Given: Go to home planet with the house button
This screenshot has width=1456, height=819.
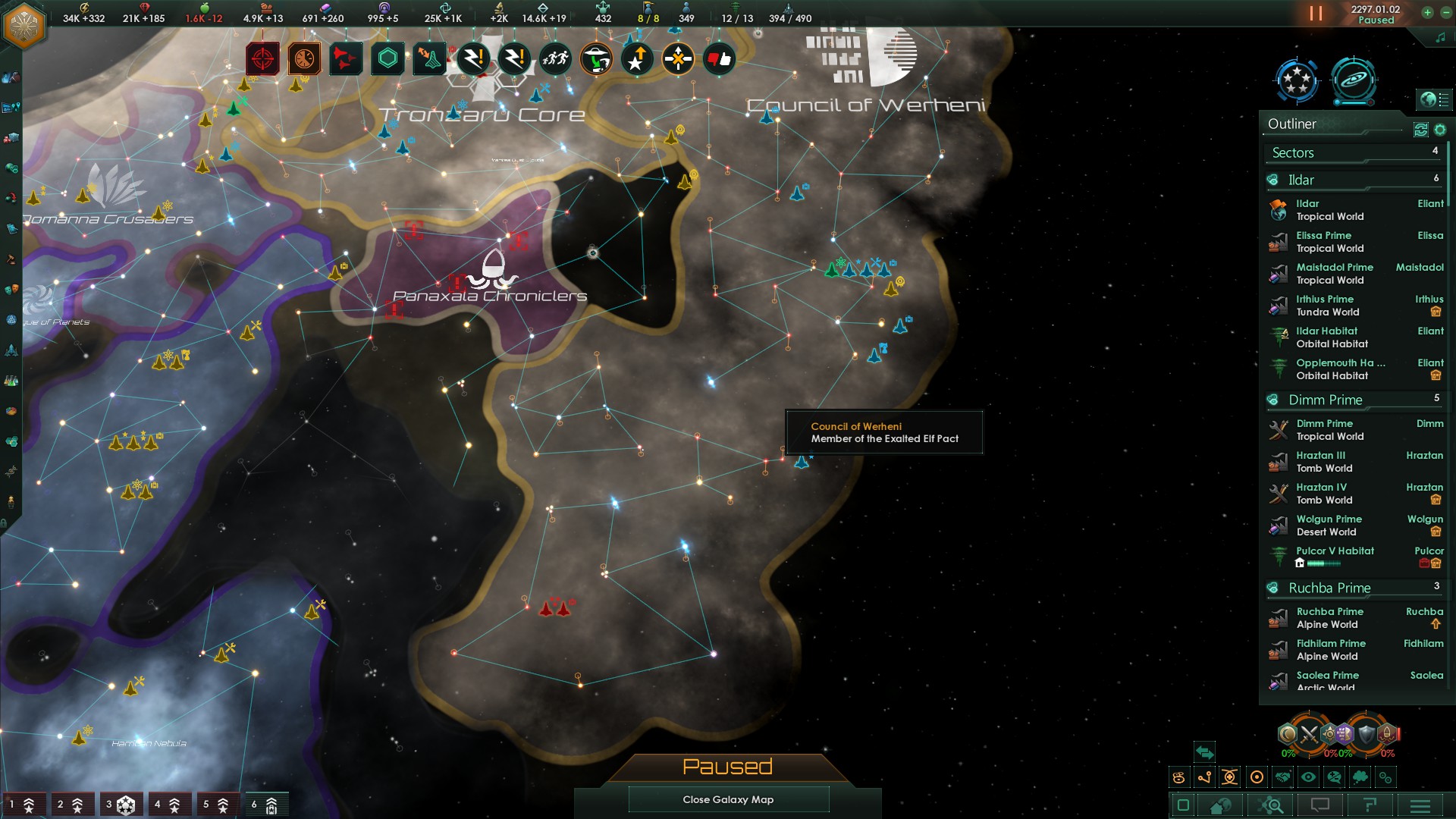Looking at the screenshot, I should (1220, 805).
